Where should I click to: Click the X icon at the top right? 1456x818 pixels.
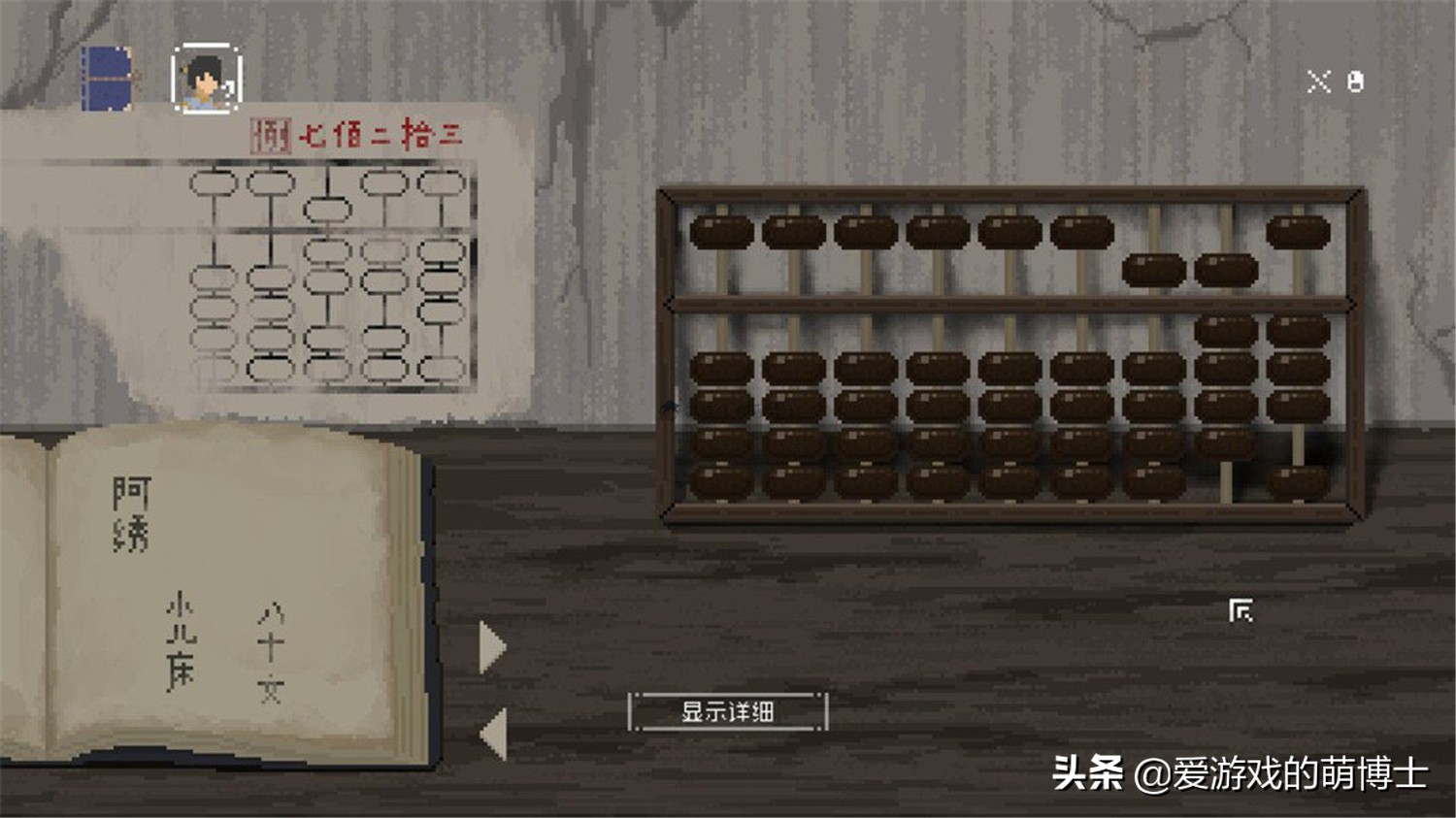pyautogui.click(x=1317, y=81)
